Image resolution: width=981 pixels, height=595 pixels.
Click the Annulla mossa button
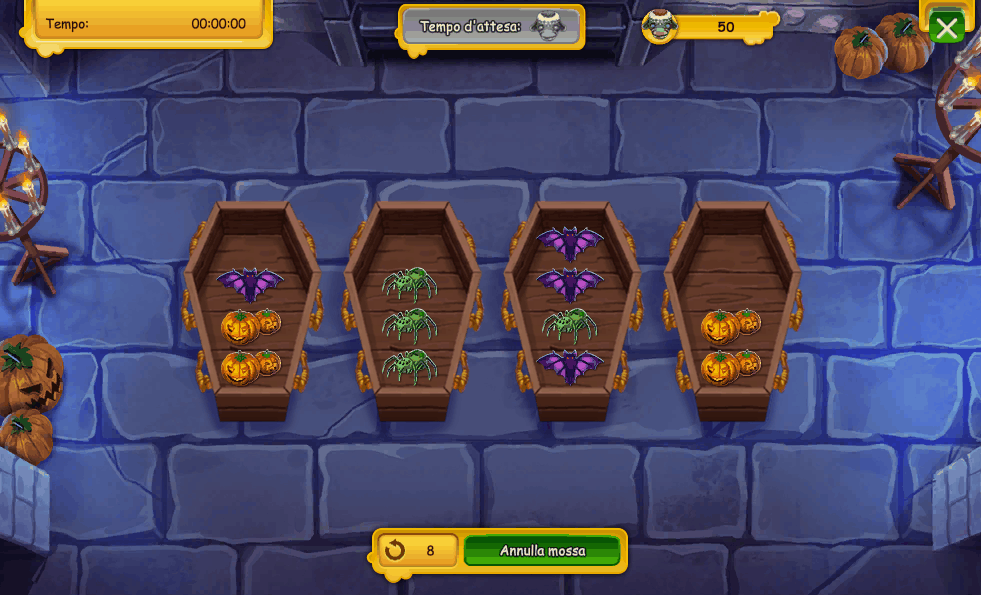coord(542,551)
